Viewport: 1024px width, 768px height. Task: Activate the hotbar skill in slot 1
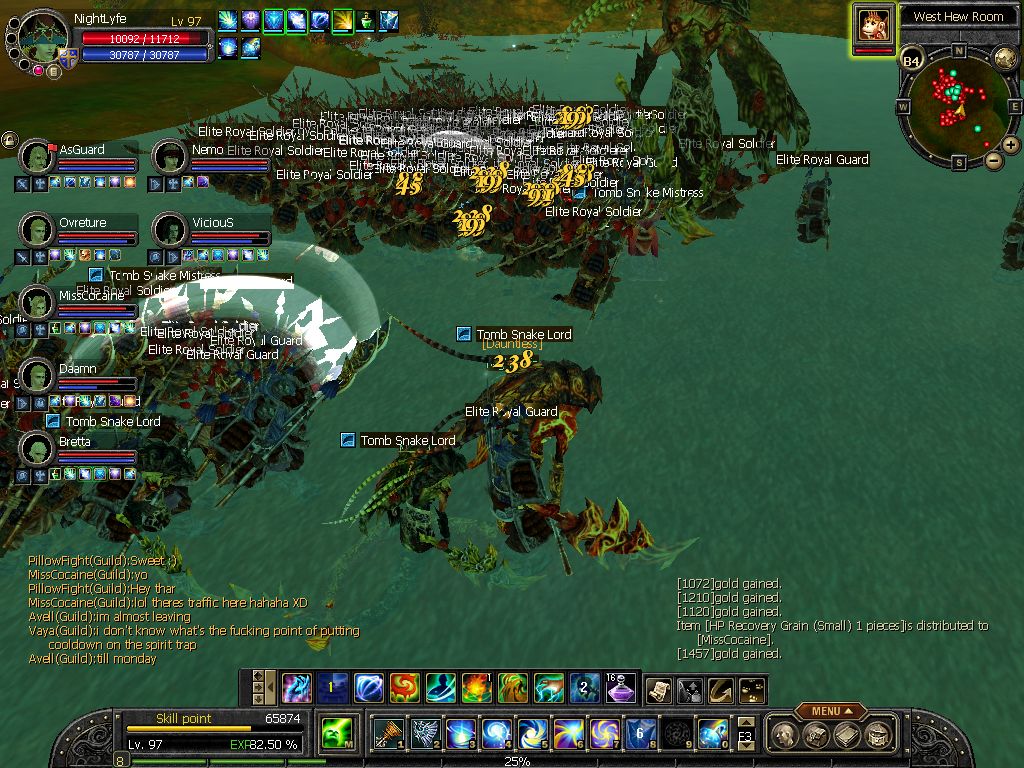click(x=387, y=734)
